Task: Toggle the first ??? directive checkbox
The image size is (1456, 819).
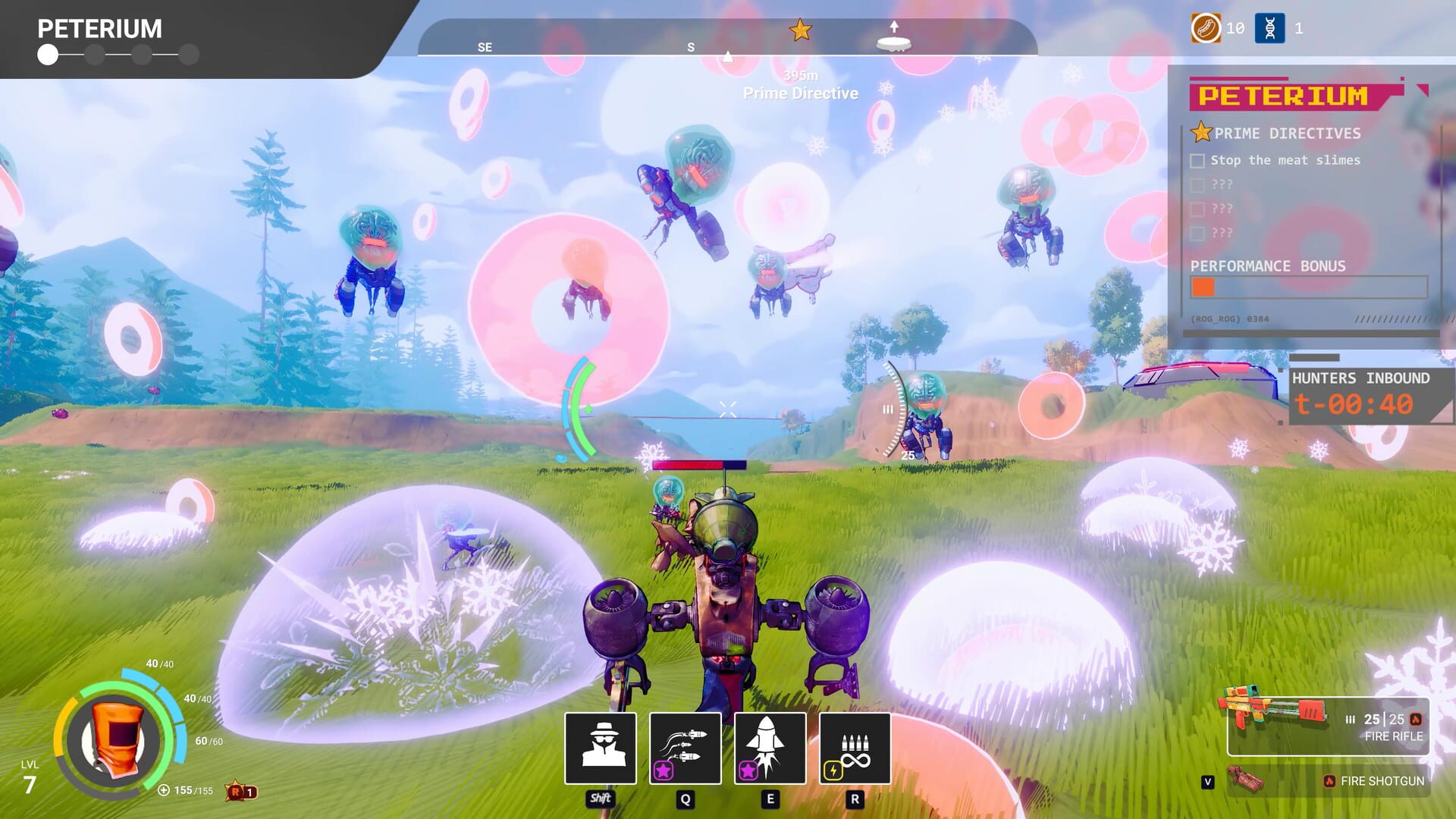Action: pos(1199,184)
